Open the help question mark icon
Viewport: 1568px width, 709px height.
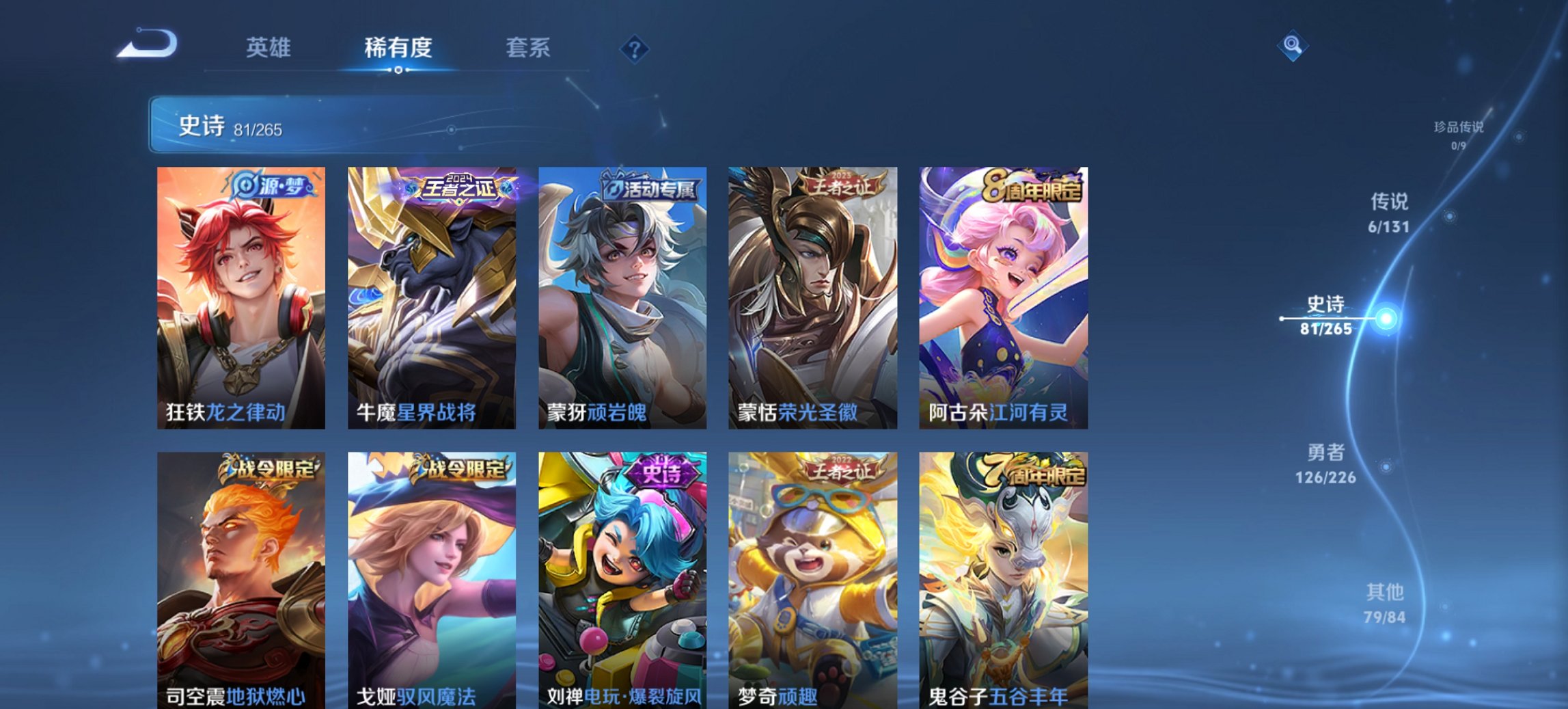click(634, 49)
